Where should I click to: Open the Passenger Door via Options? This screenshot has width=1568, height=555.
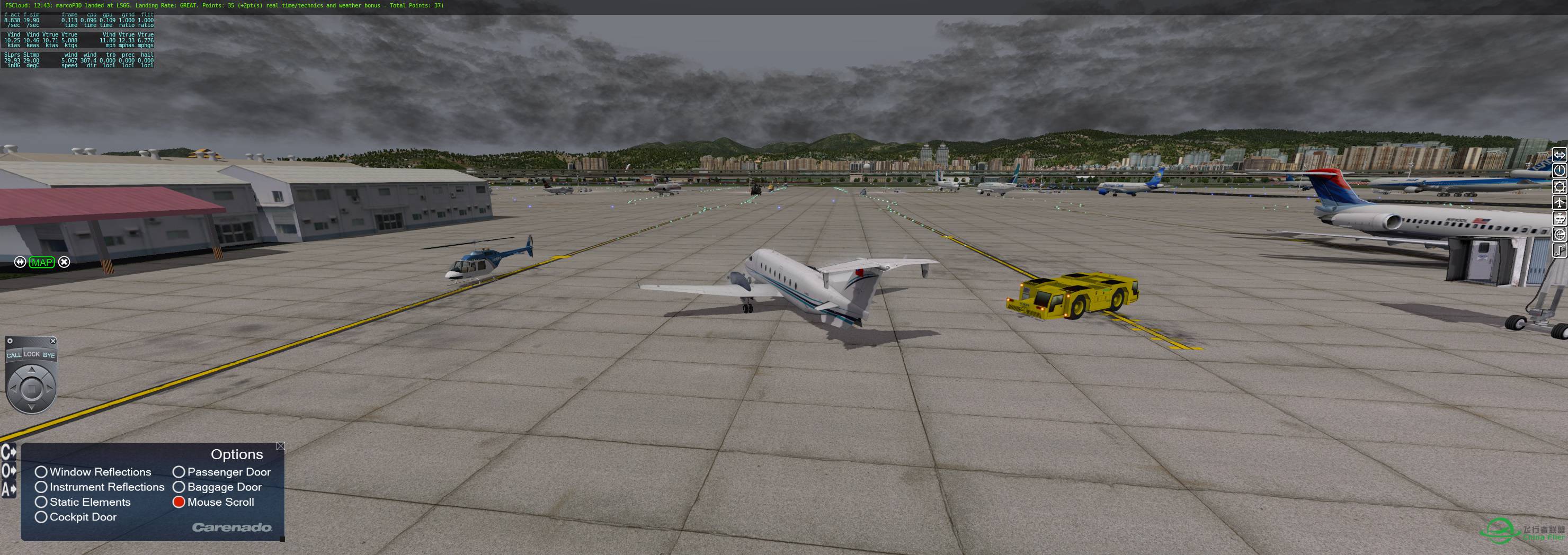click(x=179, y=472)
